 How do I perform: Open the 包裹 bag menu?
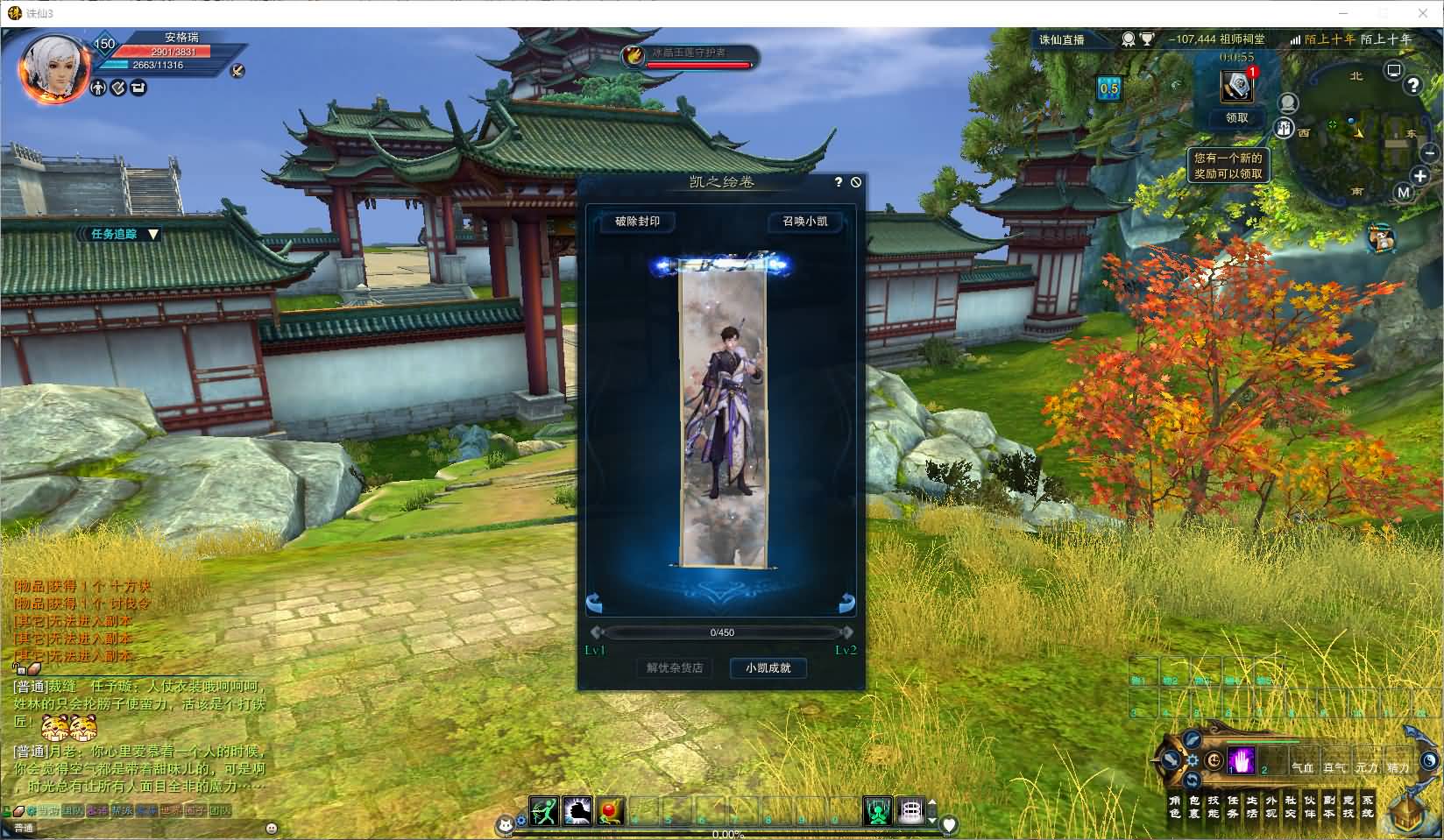click(x=1194, y=807)
